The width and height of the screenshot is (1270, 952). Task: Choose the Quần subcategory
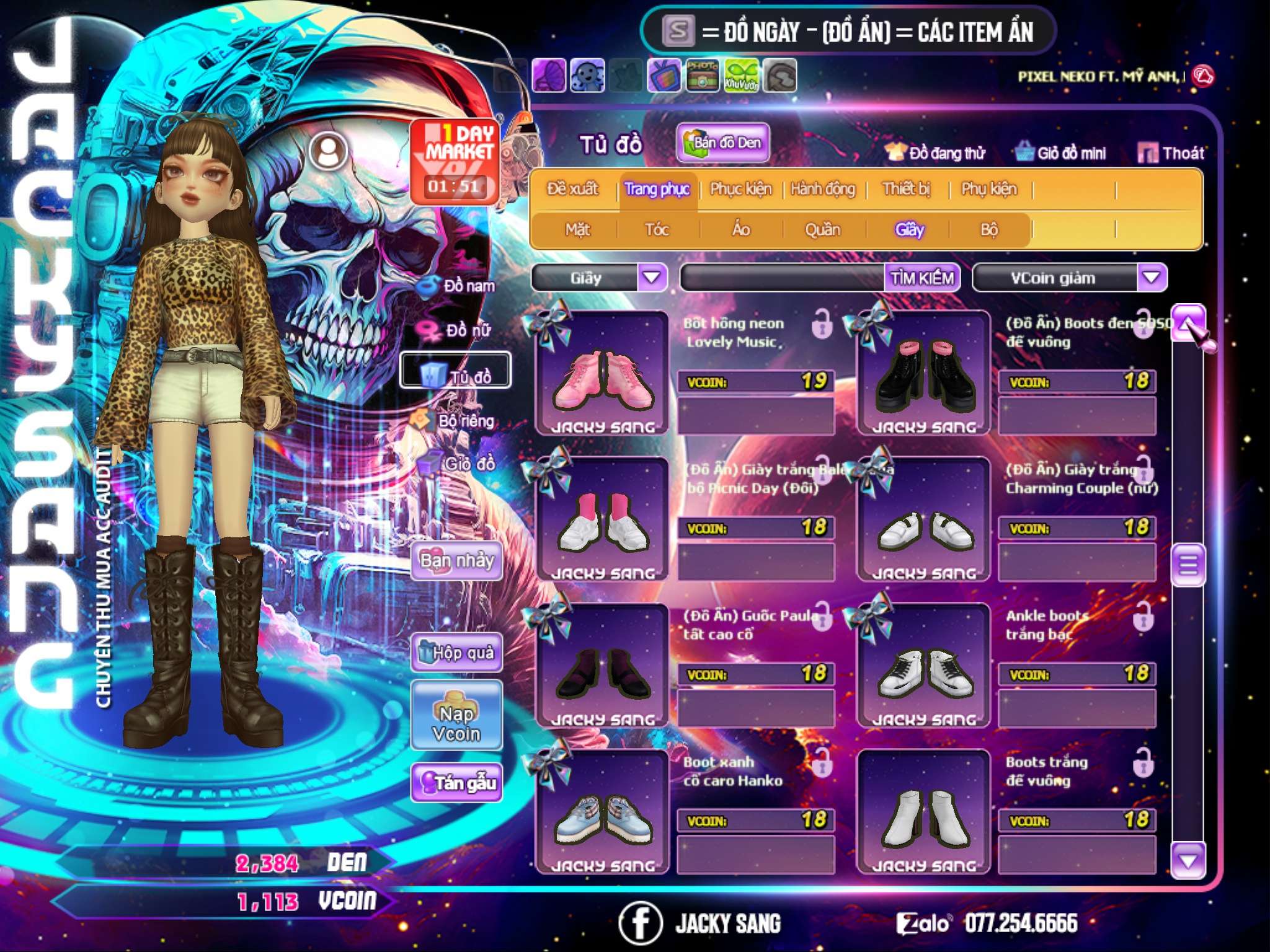(x=822, y=230)
